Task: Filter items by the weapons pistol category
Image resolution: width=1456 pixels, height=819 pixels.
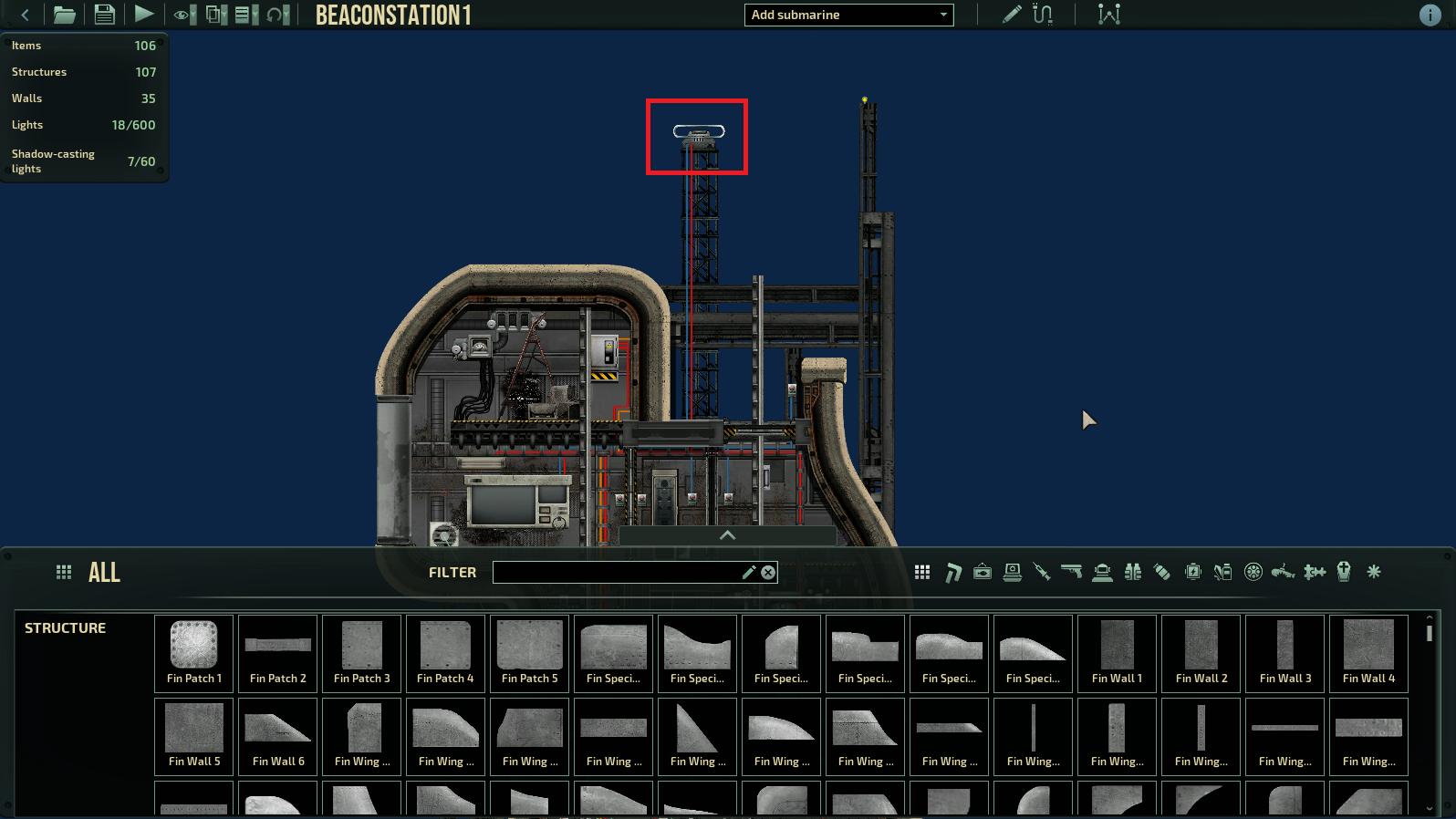Action: 1072,572
